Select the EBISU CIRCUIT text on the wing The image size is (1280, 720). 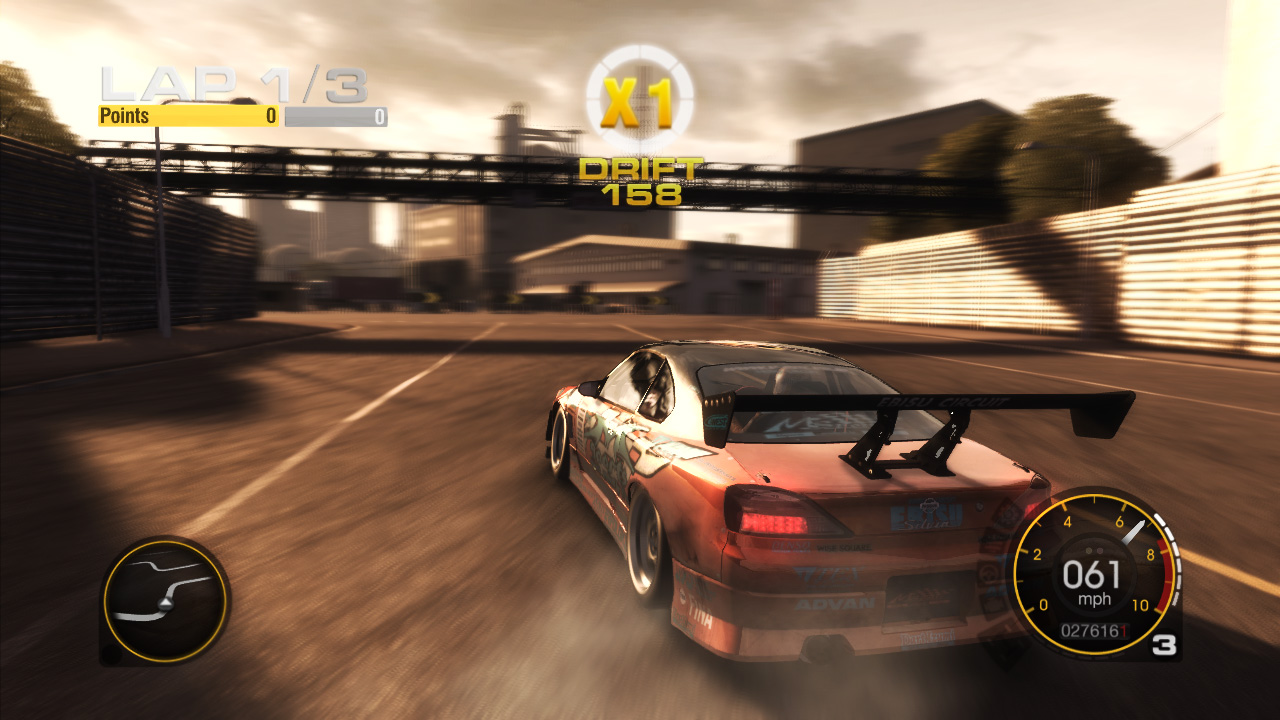pyautogui.click(x=942, y=400)
